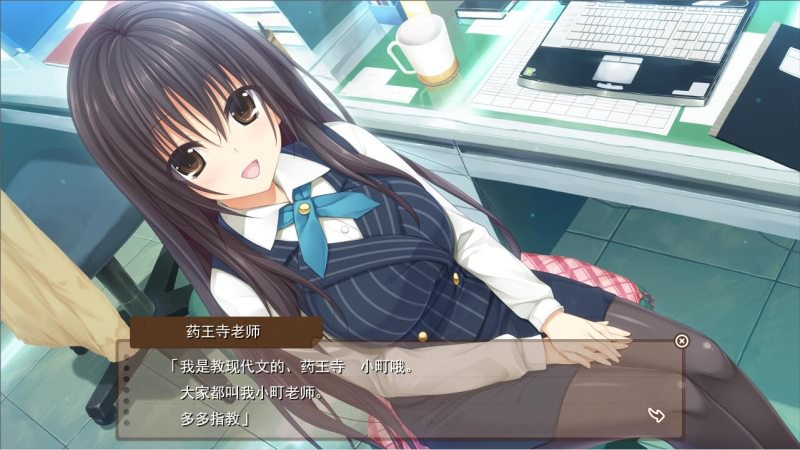800x450 pixels.
Task: Advance the dialogue with the arrow icon
Action: [657, 415]
